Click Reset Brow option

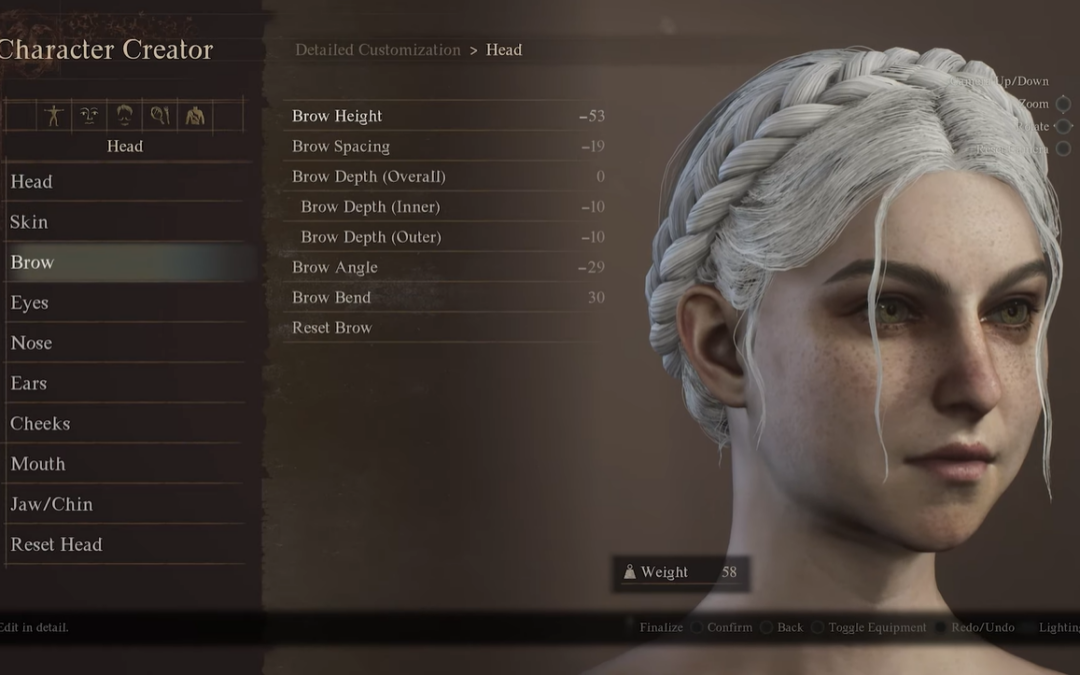click(x=332, y=327)
